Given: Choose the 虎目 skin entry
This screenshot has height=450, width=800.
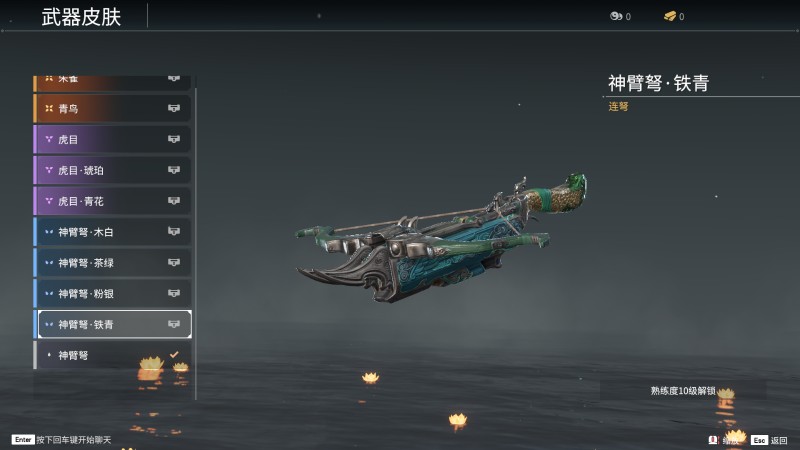Looking at the screenshot, I should [x=112, y=139].
